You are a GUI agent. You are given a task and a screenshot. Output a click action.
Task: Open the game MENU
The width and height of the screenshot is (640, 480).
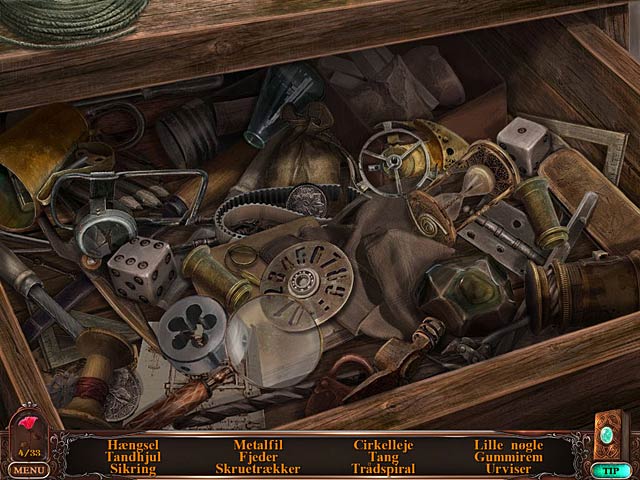point(28,468)
